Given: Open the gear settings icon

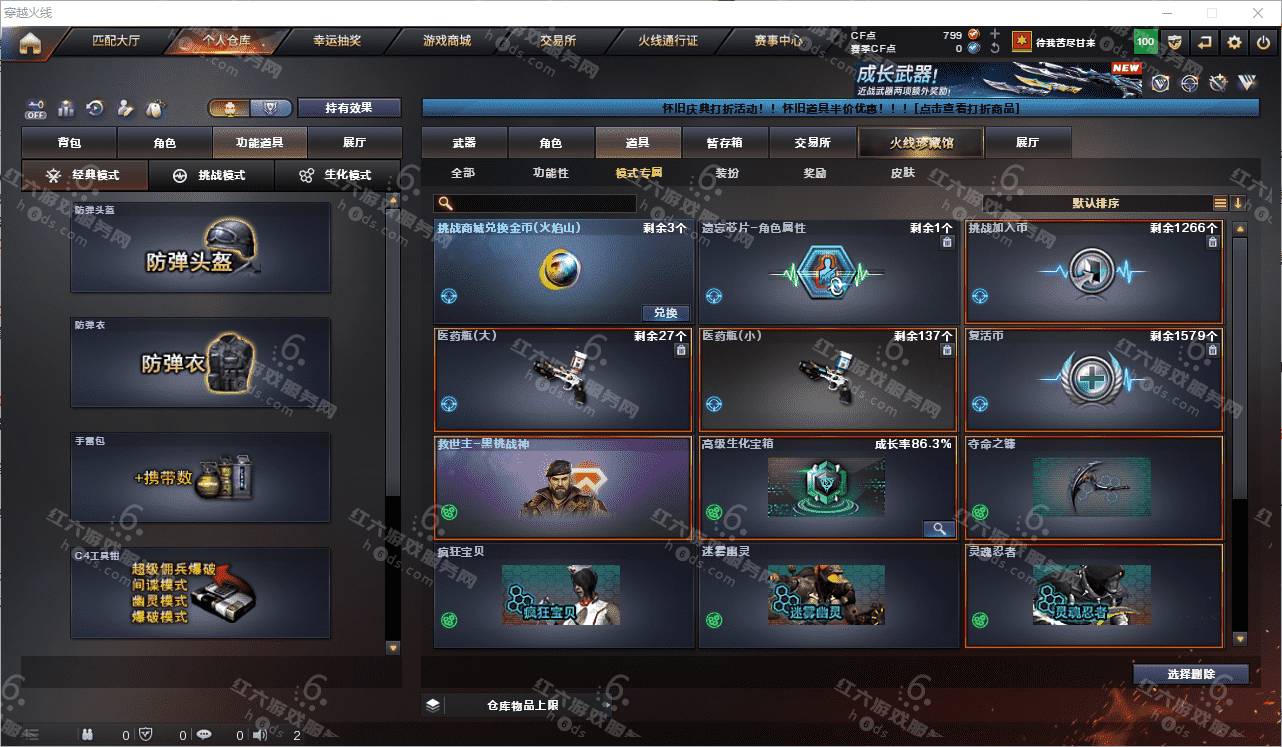Looking at the screenshot, I should point(1234,42).
